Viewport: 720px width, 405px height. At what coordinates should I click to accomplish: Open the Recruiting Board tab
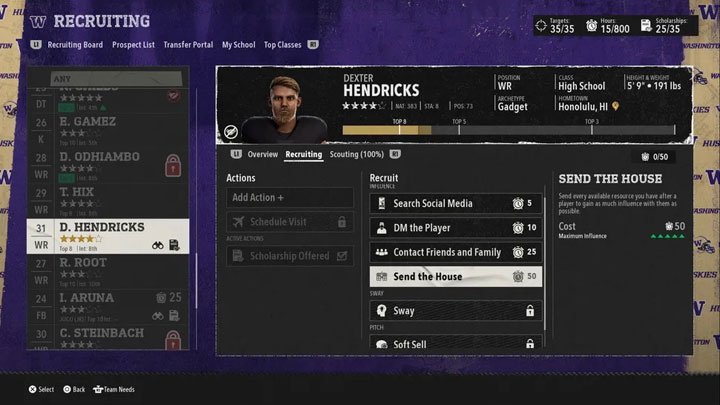pyautogui.click(x=75, y=45)
